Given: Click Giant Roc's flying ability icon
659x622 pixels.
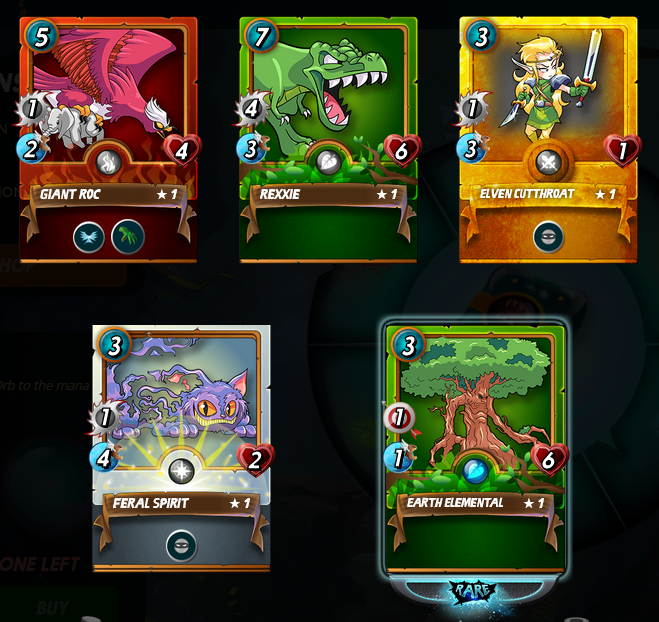Looking at the screenshot, I should coord(88,236).
